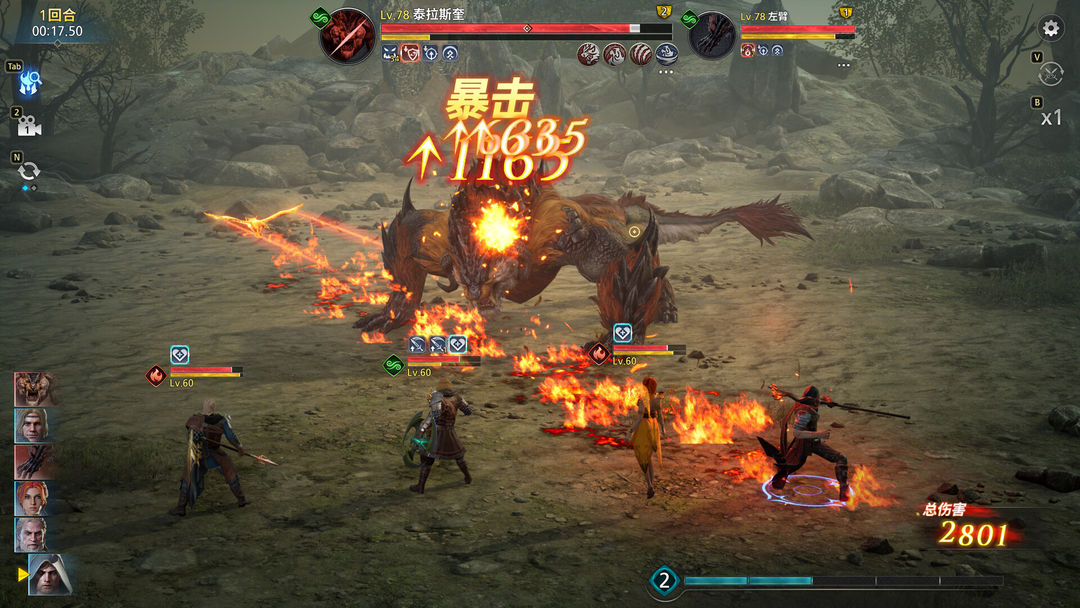Select the fanged beast turn portrait
This screenshot has height=608, width=1080.
[x=36, y=388]
